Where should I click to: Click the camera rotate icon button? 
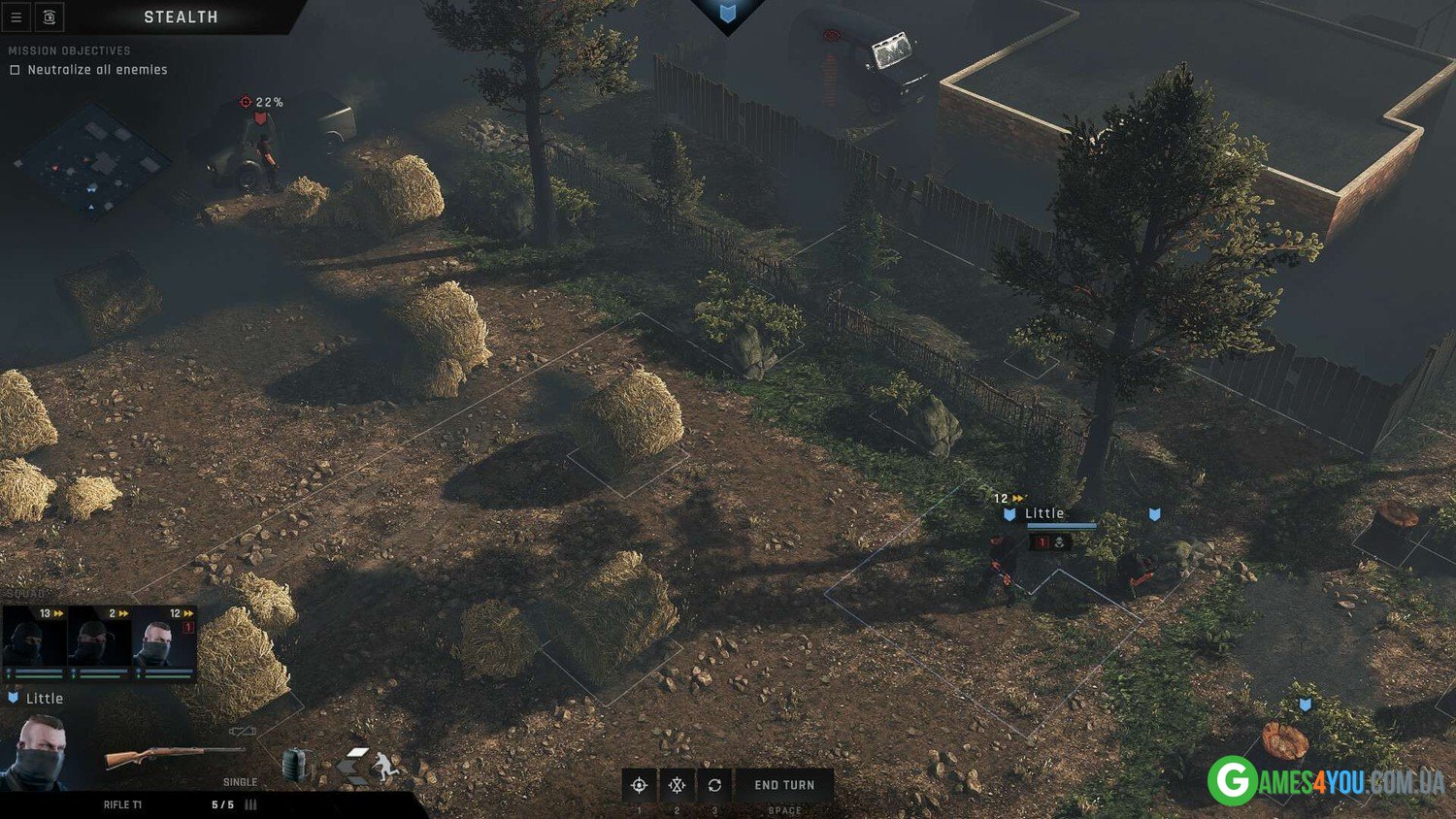50,17
